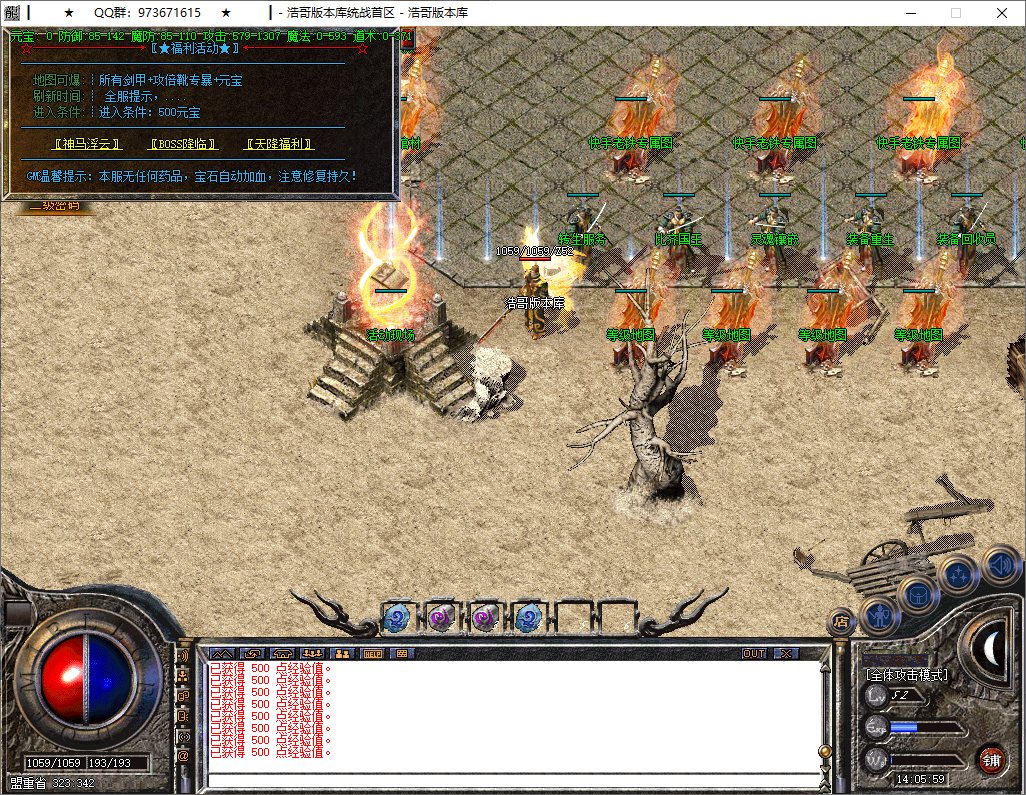Minimize the game window
This screenshot has height=795, width=1026.
(x=910, y=13)
